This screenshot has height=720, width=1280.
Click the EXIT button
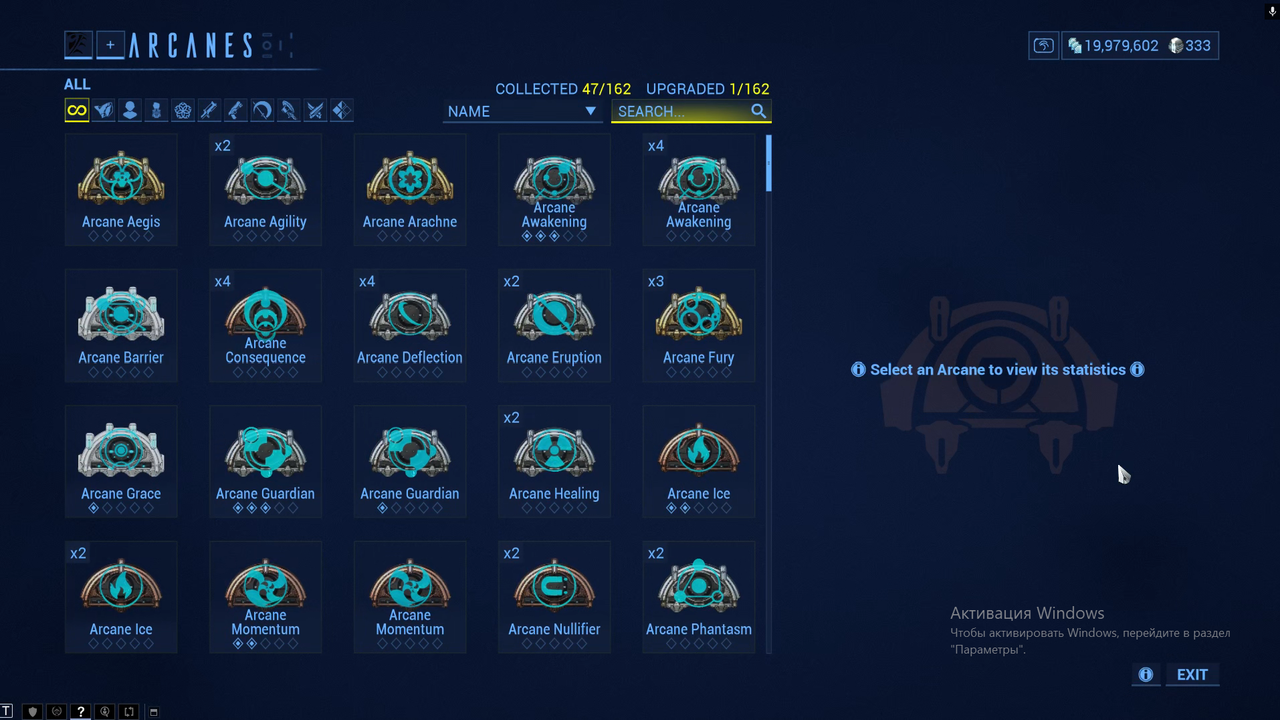(x=1191, y=675)
